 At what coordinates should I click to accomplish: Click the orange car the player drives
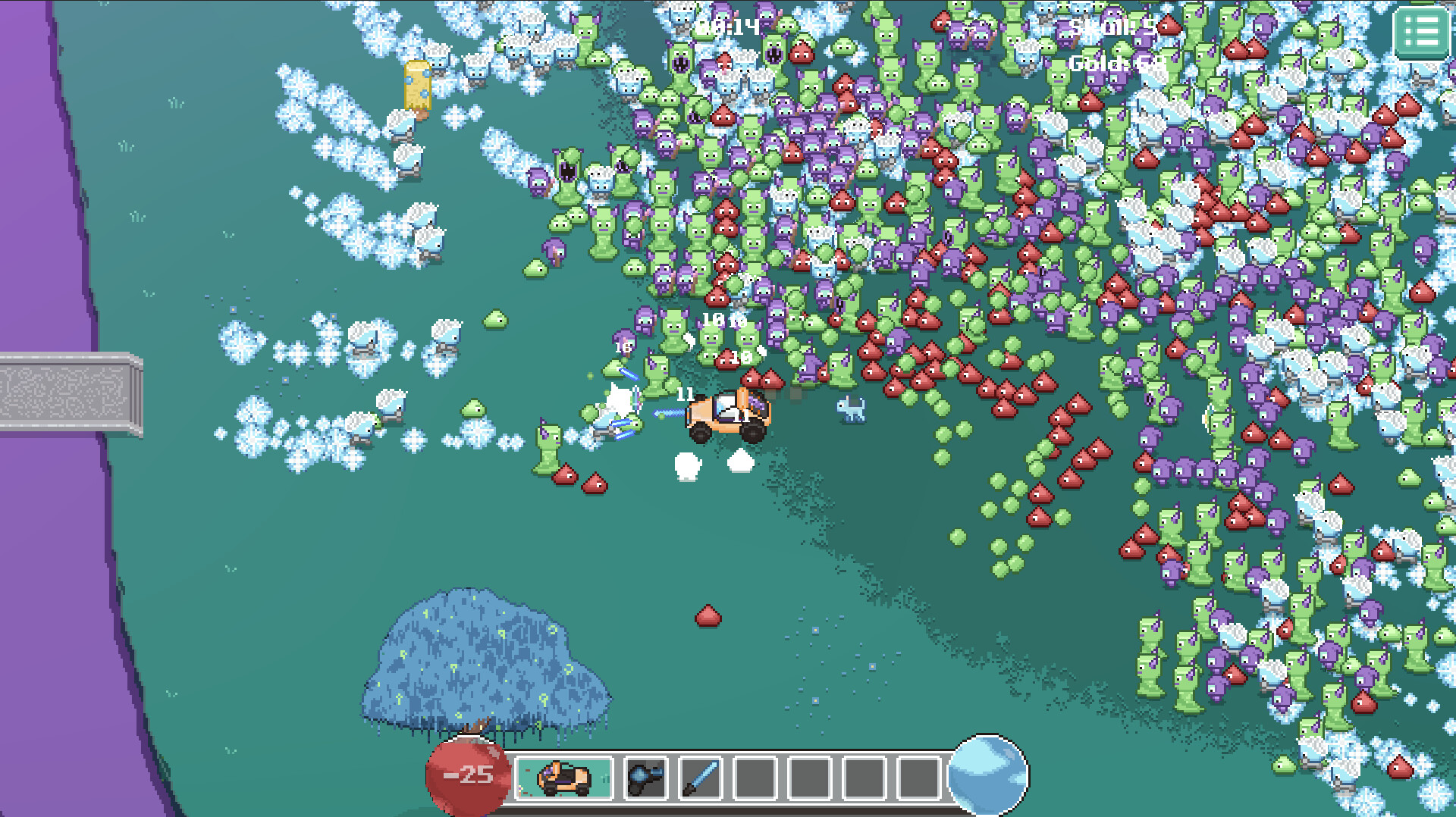(x=726, y=415)
